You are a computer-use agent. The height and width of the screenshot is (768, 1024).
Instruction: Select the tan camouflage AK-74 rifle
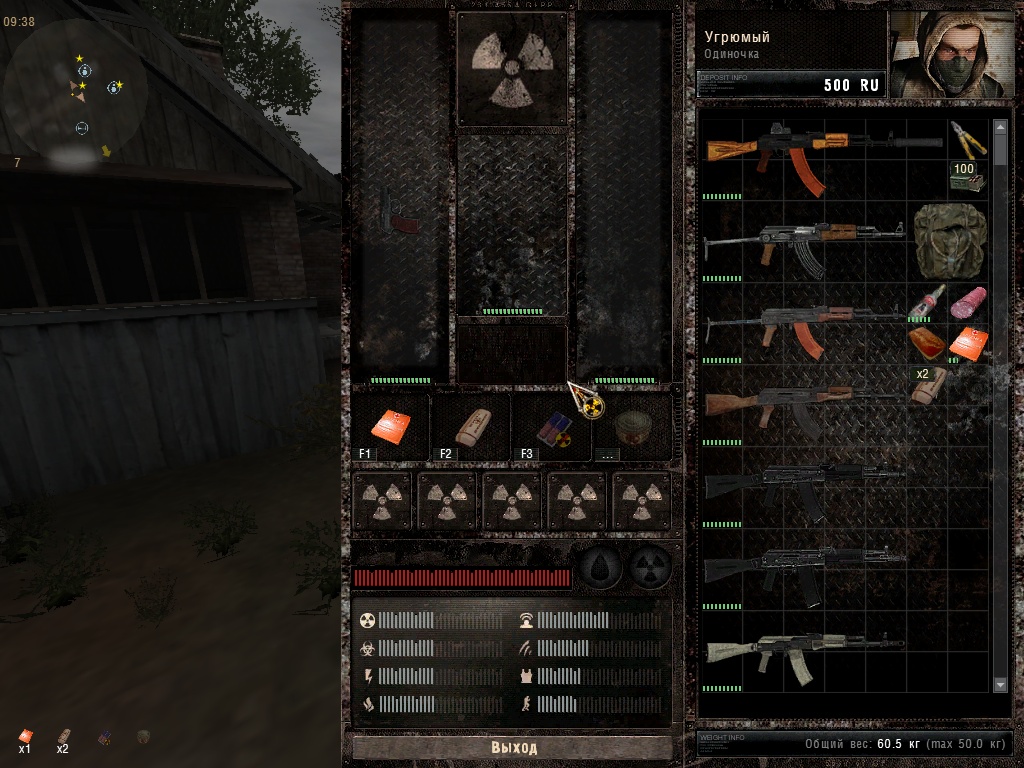[x=800, y=653]
